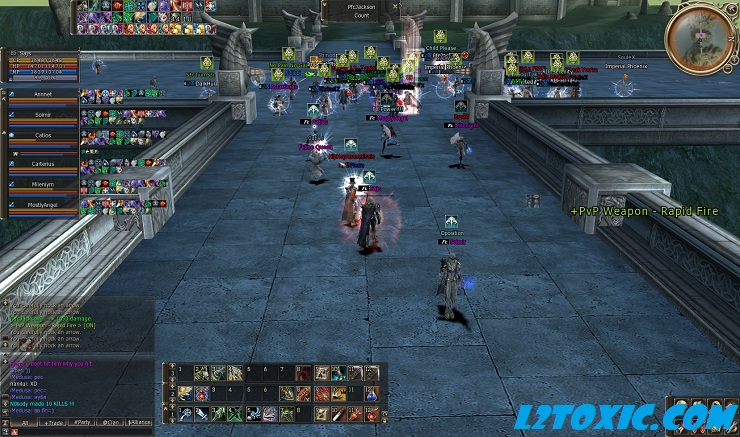The height and width of the screenshot is (437, 740).
Task: Open the circular minimap radar
Action: click(698, 38)
